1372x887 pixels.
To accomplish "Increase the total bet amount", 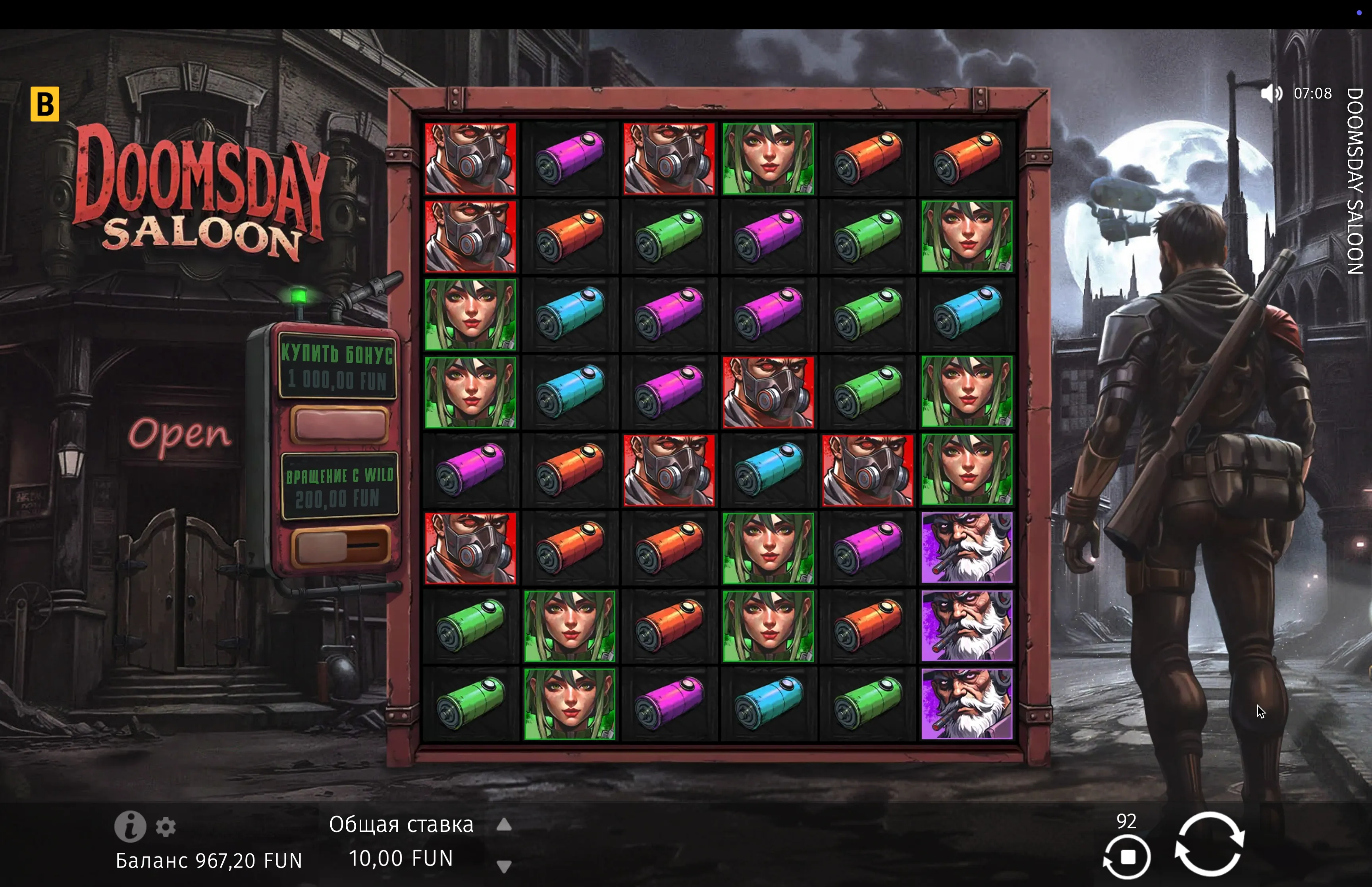I will 504,825.
